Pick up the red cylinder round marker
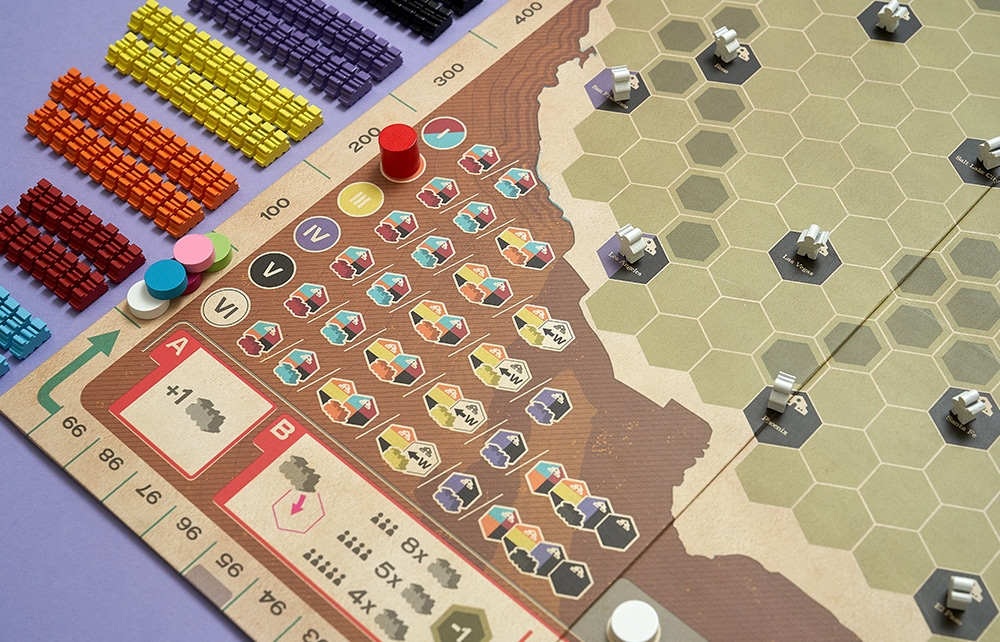1000x642 pixels. pyautogui.click(x=399, y=152)
